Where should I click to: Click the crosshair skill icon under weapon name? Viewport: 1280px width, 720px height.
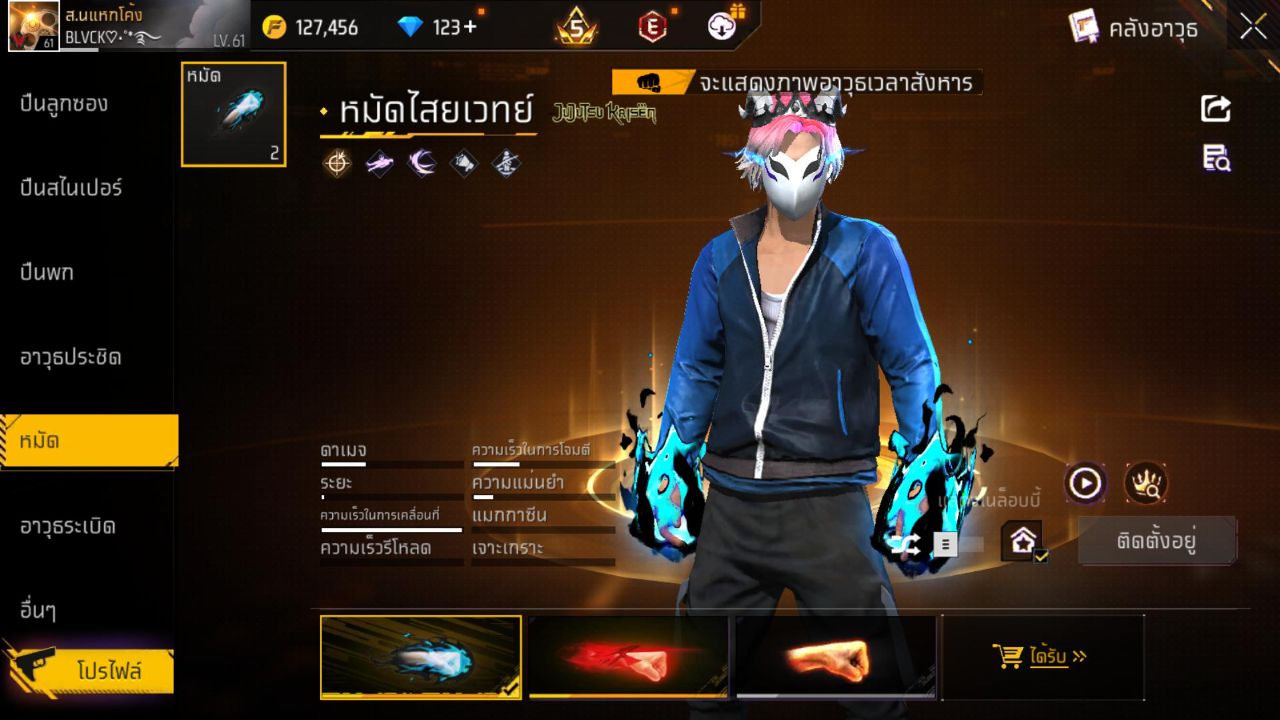[x=337, y=163]
